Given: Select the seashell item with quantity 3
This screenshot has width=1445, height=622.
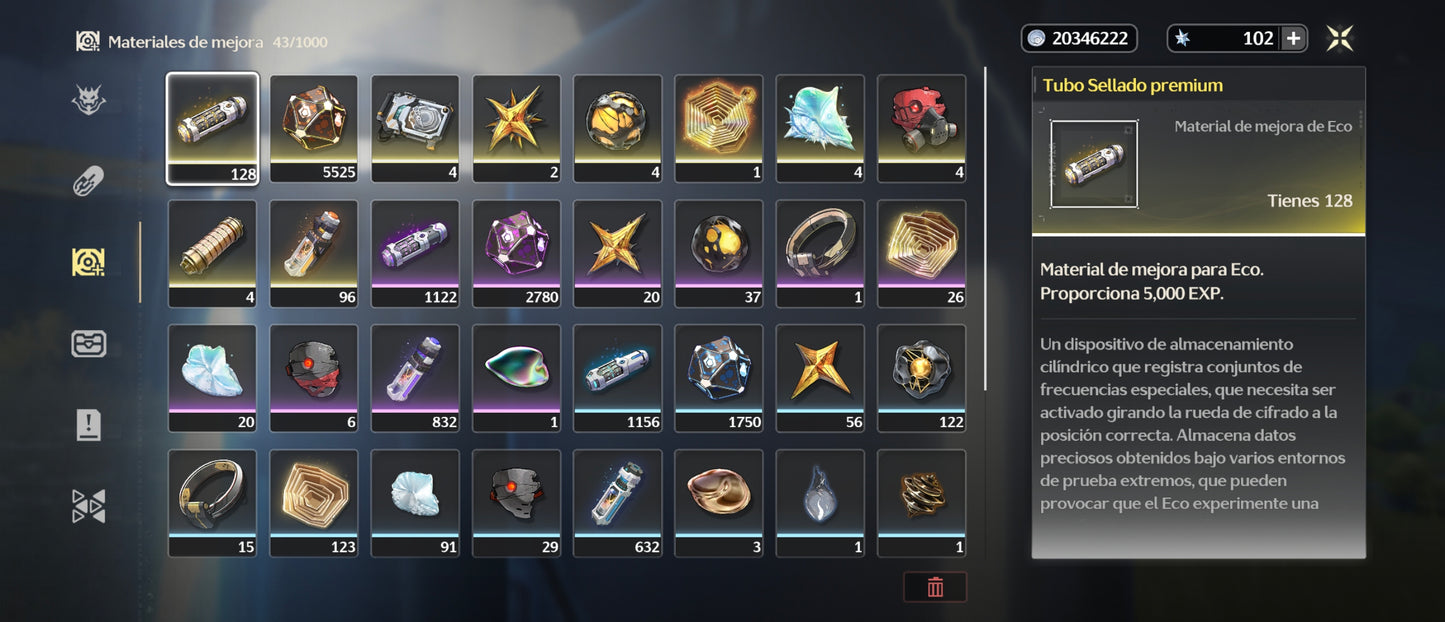Looking at the screenshot, I should pos(719,503).
